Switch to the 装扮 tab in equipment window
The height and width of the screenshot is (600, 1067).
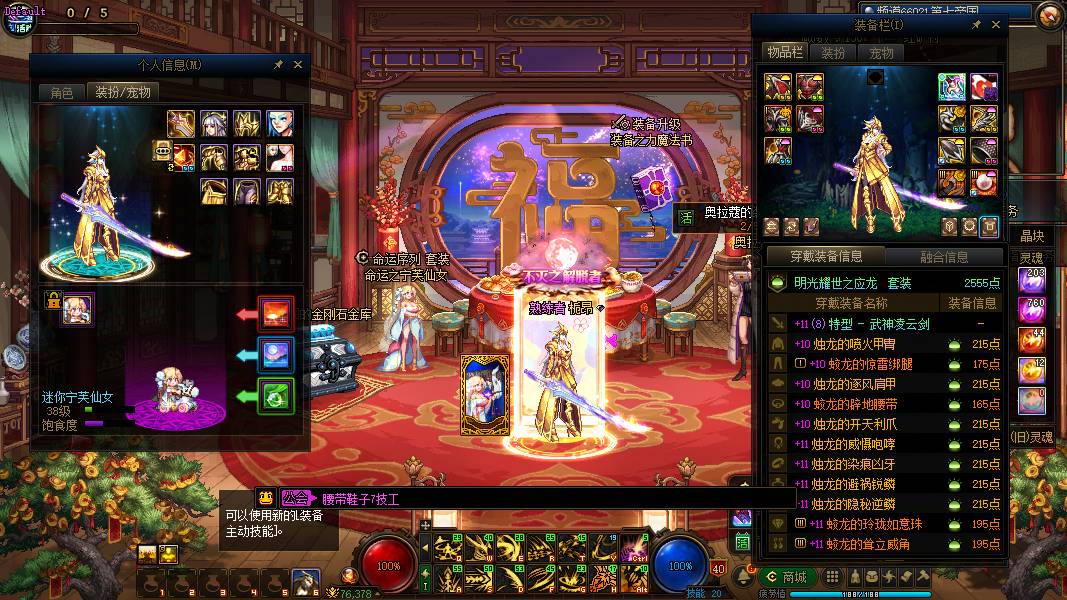coord(834,53)
